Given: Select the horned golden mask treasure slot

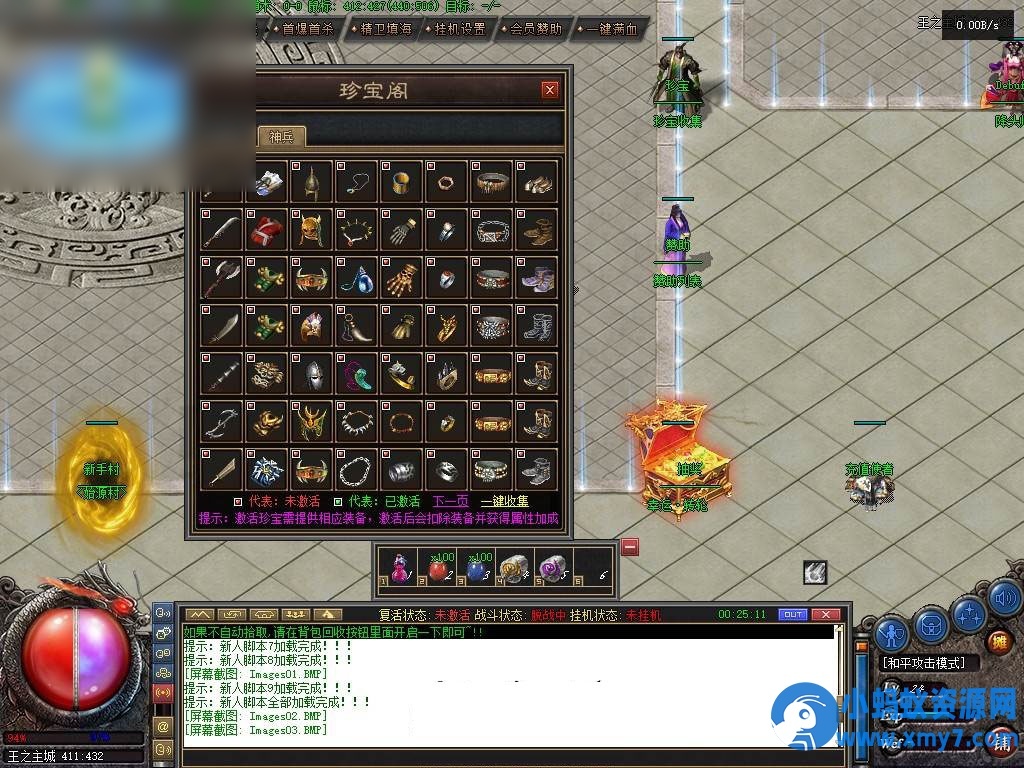Looking at the screenshot, I should point(311,230).
